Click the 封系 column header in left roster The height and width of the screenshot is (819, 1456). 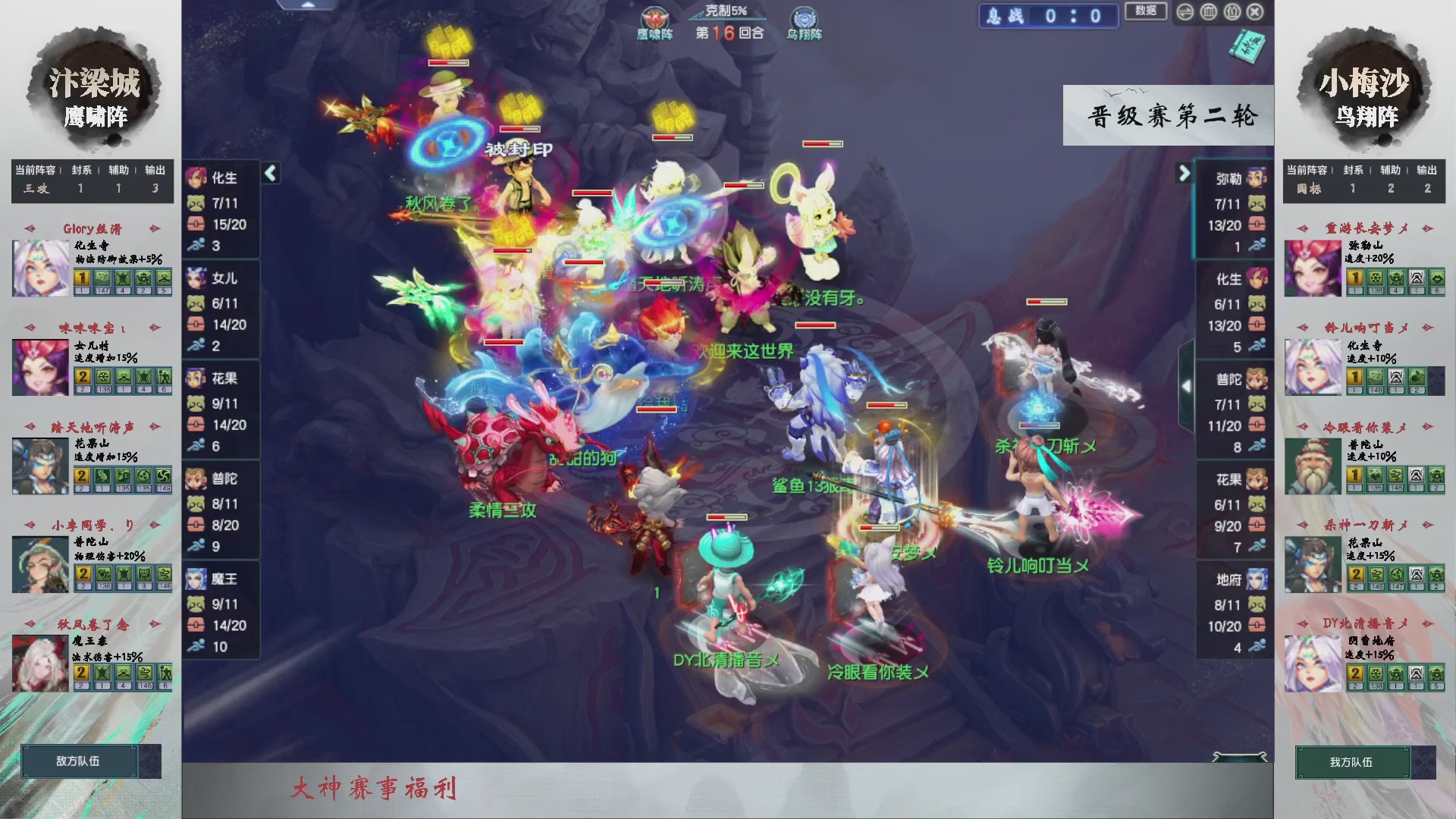click(80, 170)
